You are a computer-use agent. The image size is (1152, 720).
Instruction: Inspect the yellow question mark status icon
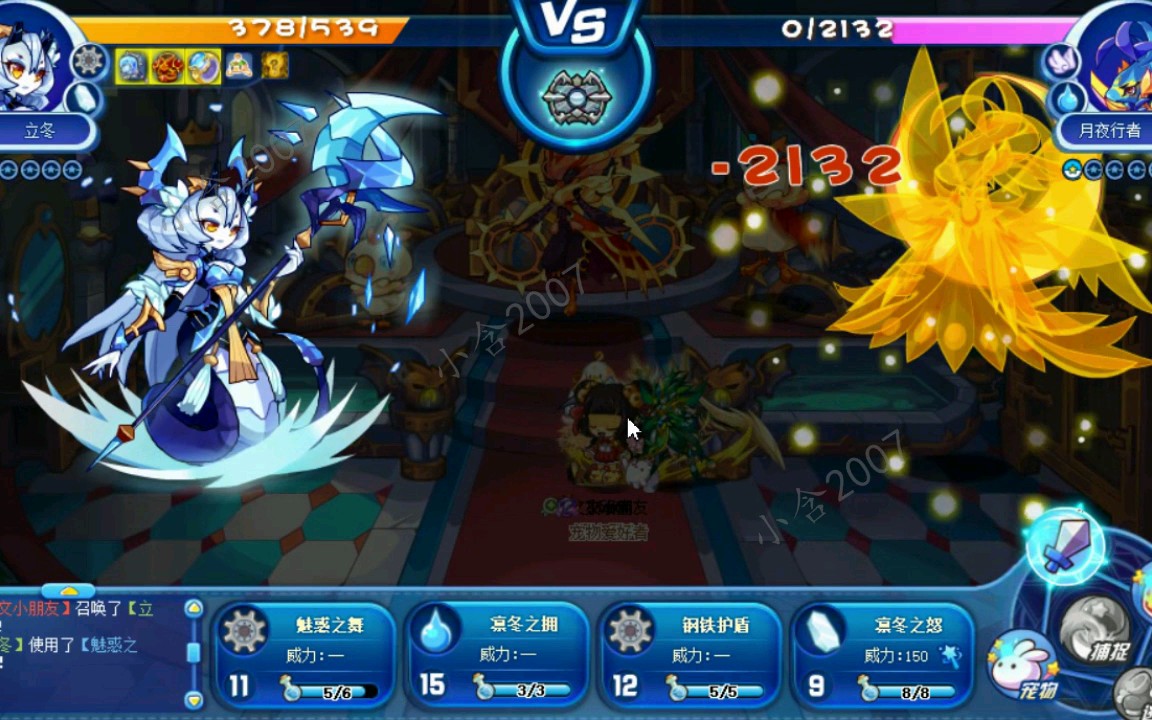[x=275, y=66]
